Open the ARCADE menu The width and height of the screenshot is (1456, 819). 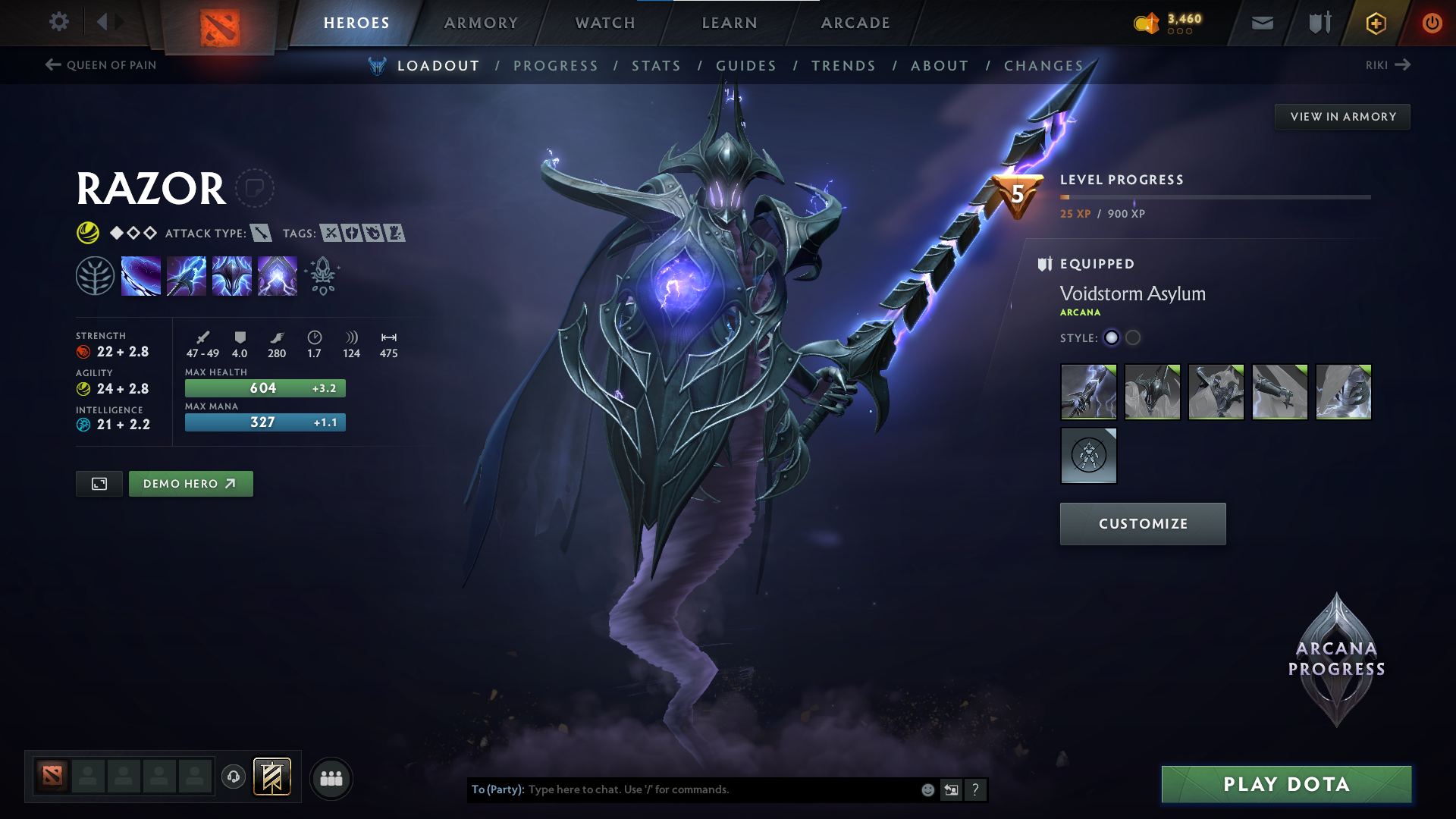click(854, 23)
